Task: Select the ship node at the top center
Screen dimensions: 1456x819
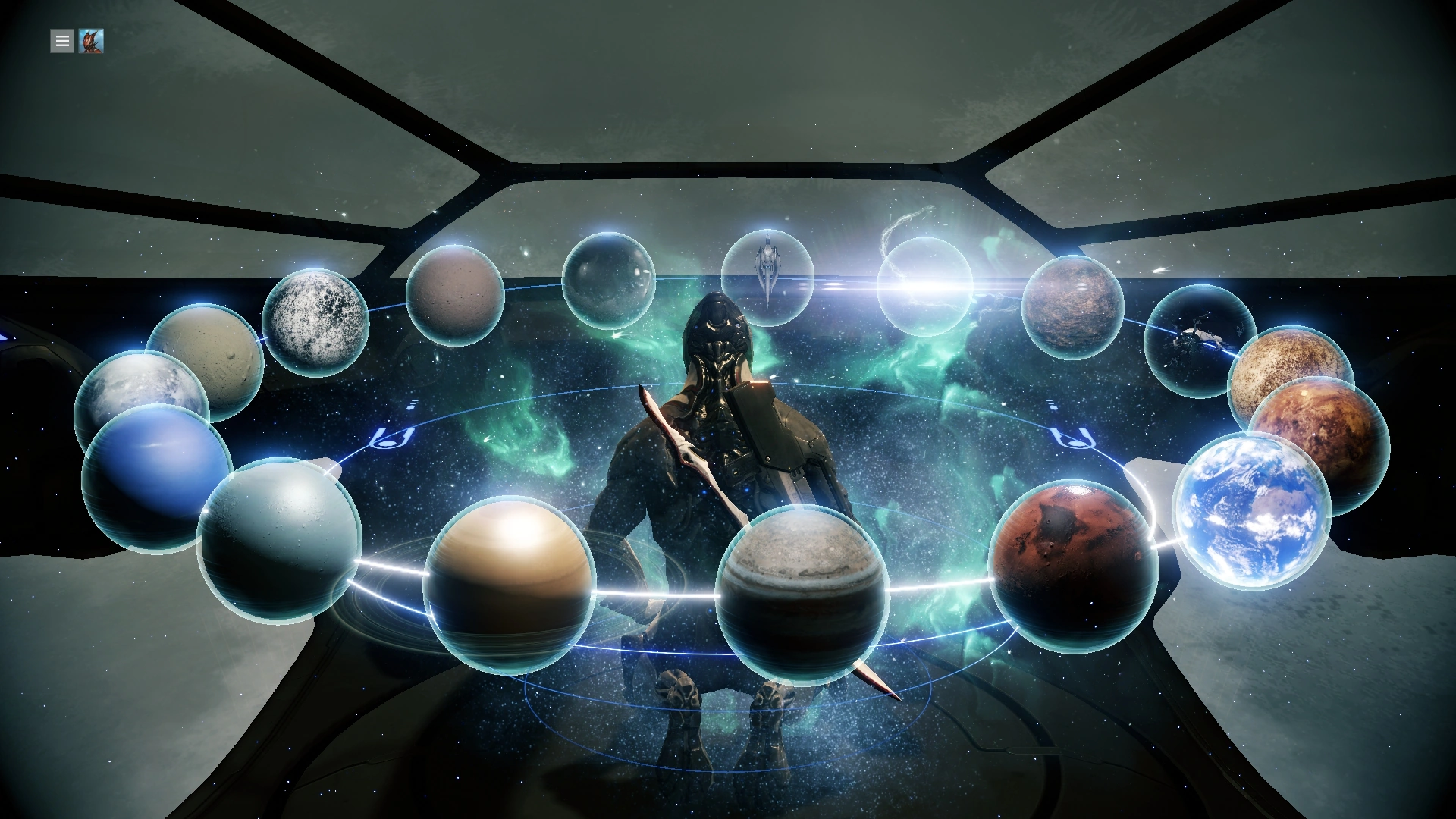Action: (768, 277)
